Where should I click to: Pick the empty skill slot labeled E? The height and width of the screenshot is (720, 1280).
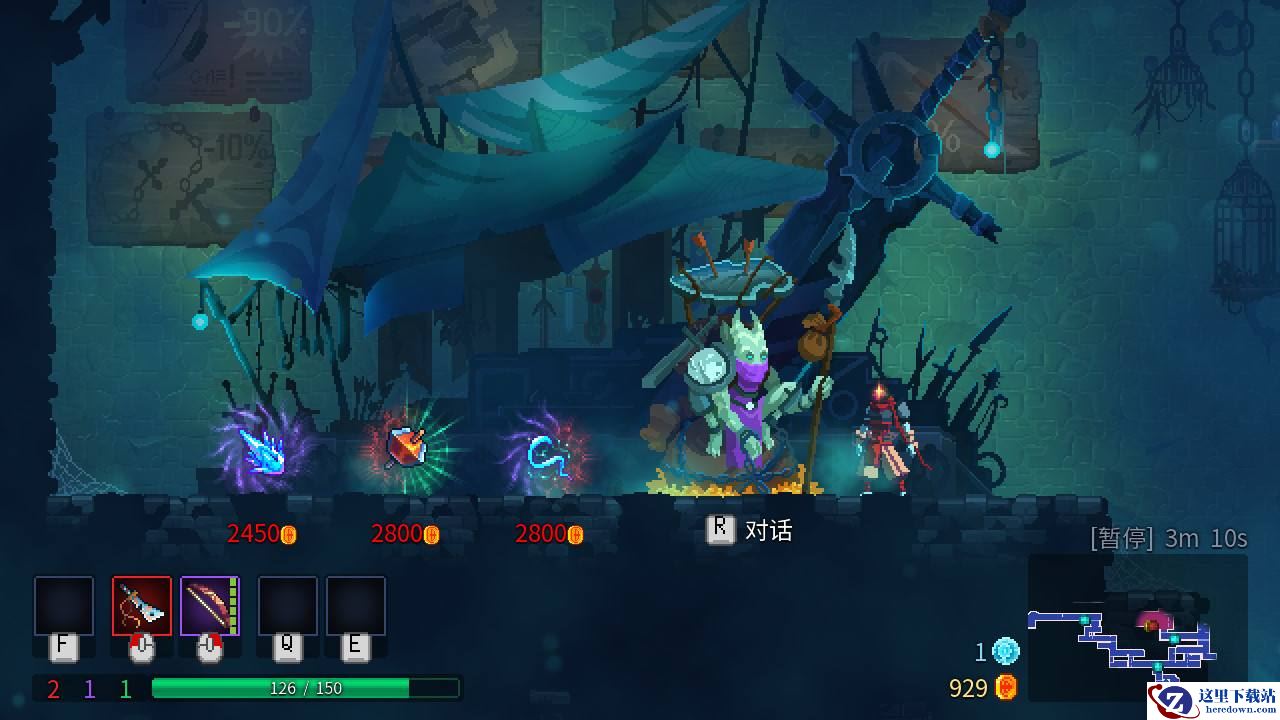pyautogui.click(x=356, y=606)
